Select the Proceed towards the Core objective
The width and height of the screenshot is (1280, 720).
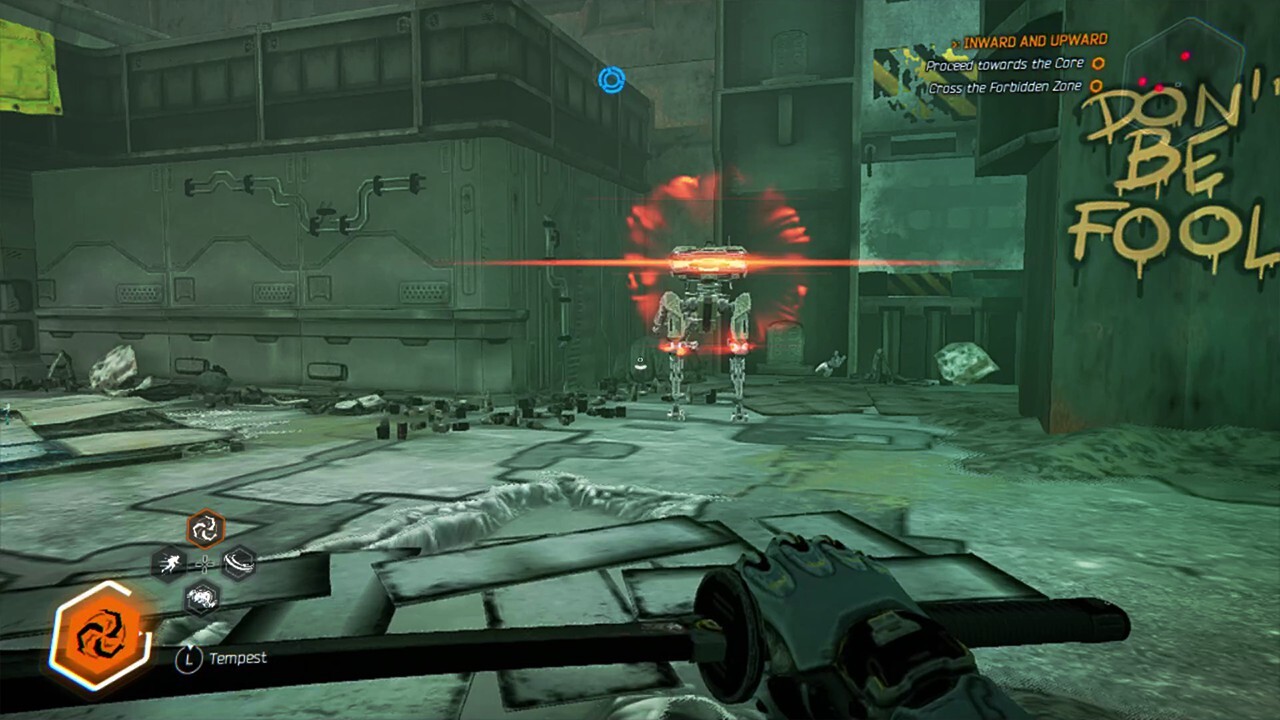pos(1004,65)
